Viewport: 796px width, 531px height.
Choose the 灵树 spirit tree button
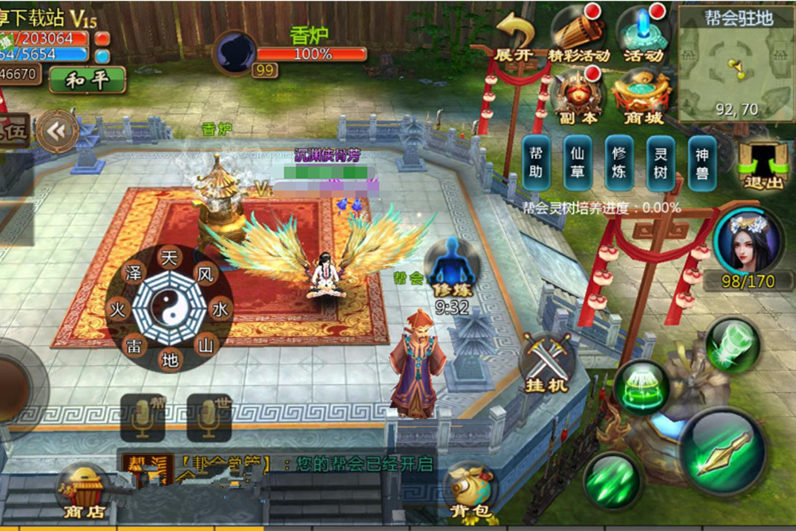[x=661, y=164]
